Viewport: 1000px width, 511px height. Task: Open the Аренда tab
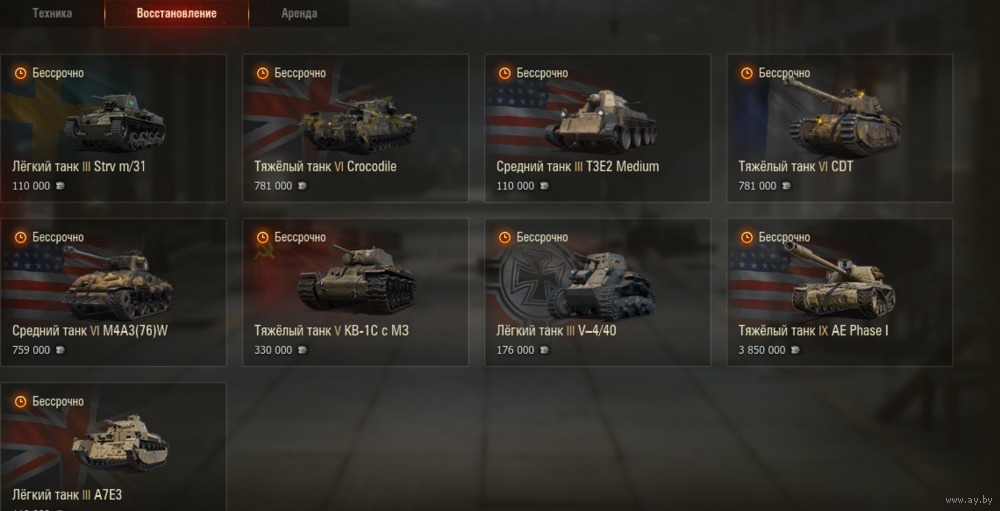299,14
